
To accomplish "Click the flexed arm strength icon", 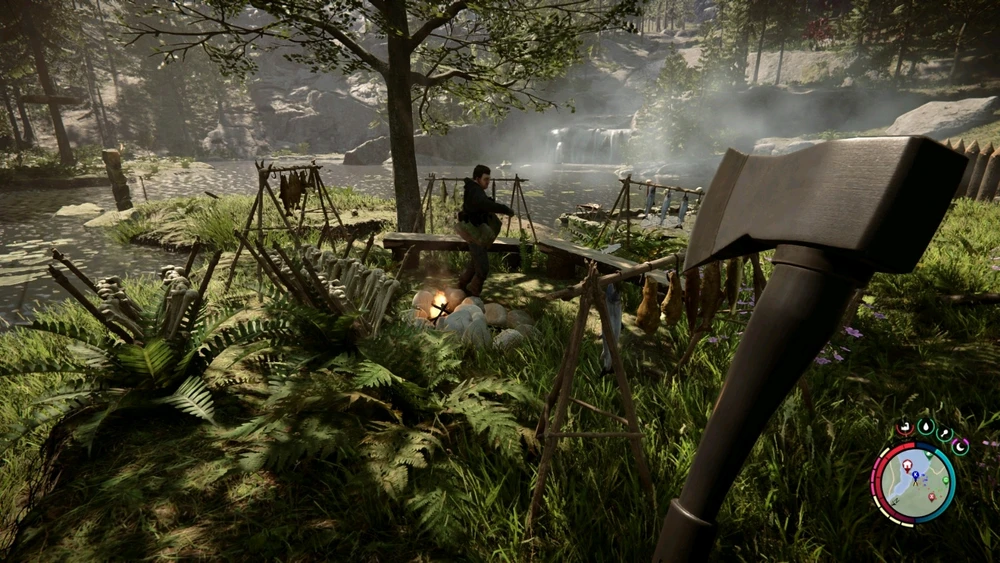I will tap(904, 427).
